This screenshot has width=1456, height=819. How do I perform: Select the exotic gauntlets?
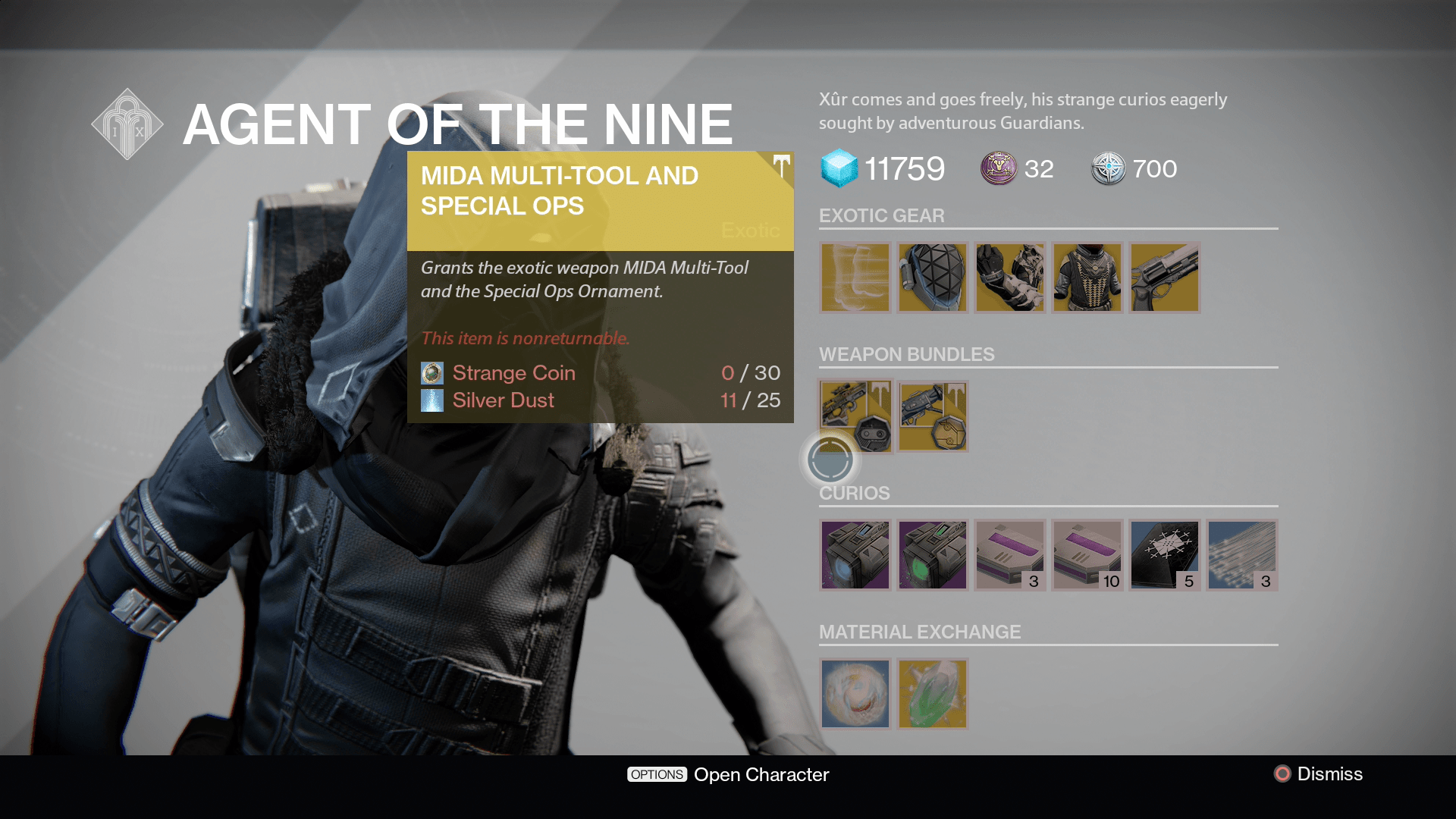1009,278
